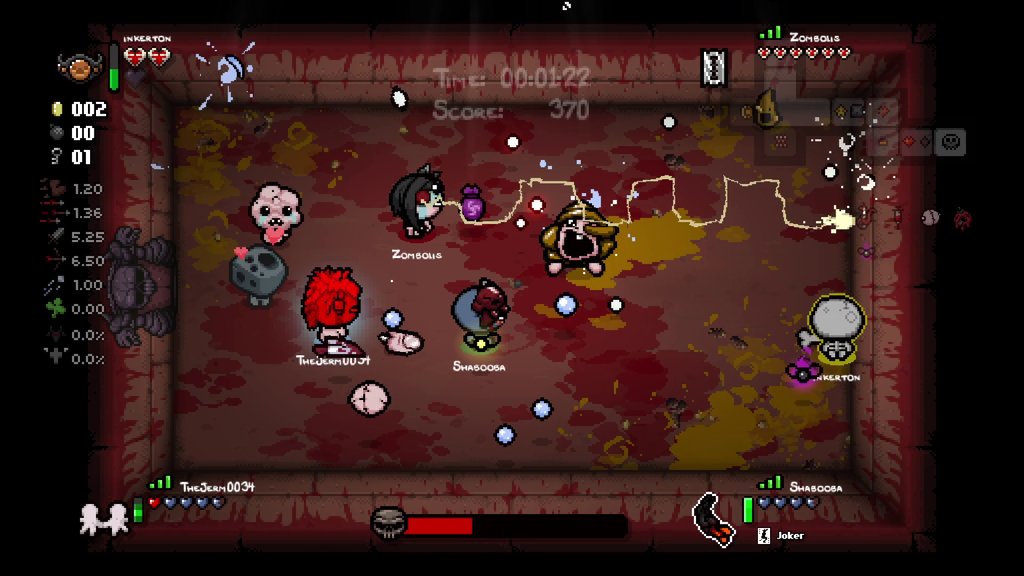1024x576 pixels.
Task: Select the skull boss room on minimap
Action: [951, 142]
